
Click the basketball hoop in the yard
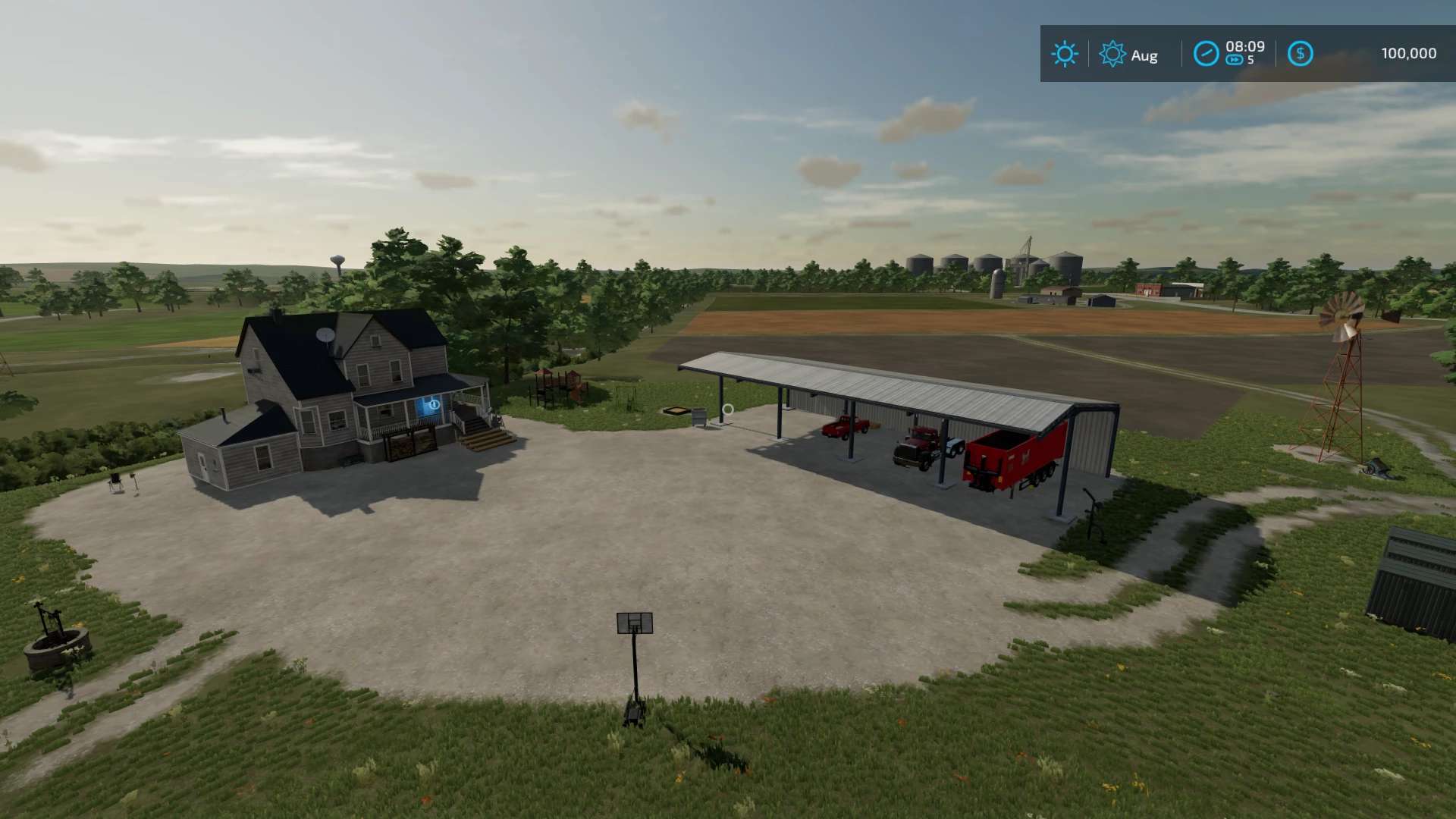[x=635, y=623]
